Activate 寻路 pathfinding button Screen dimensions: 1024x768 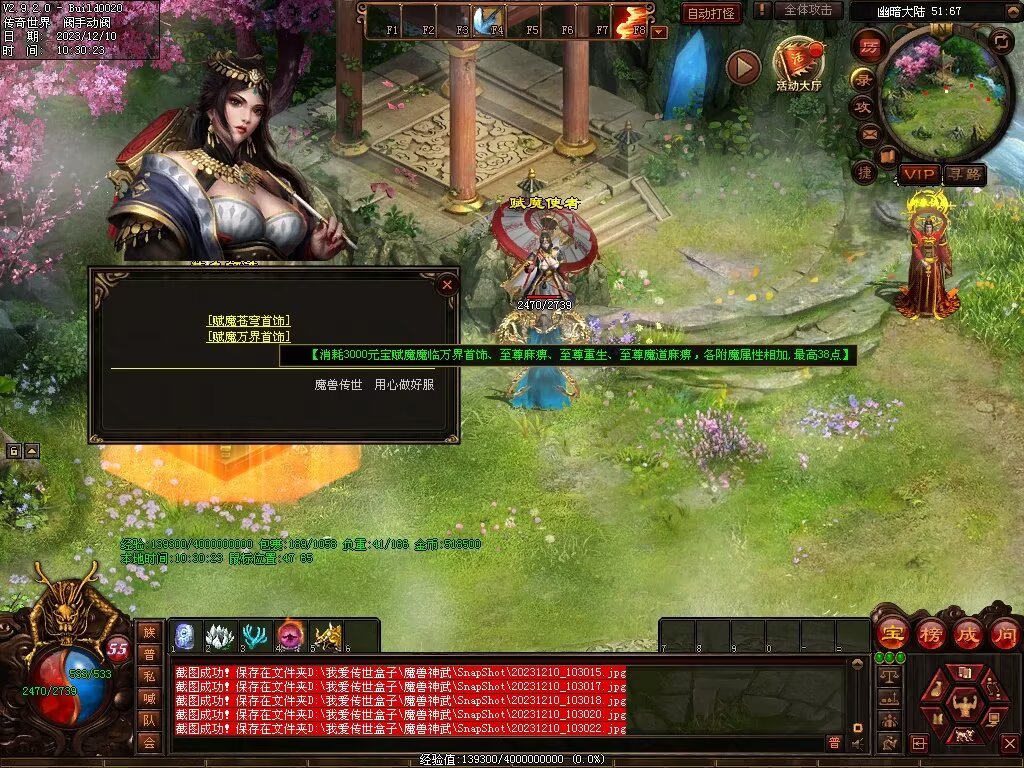tap(964, 174)
